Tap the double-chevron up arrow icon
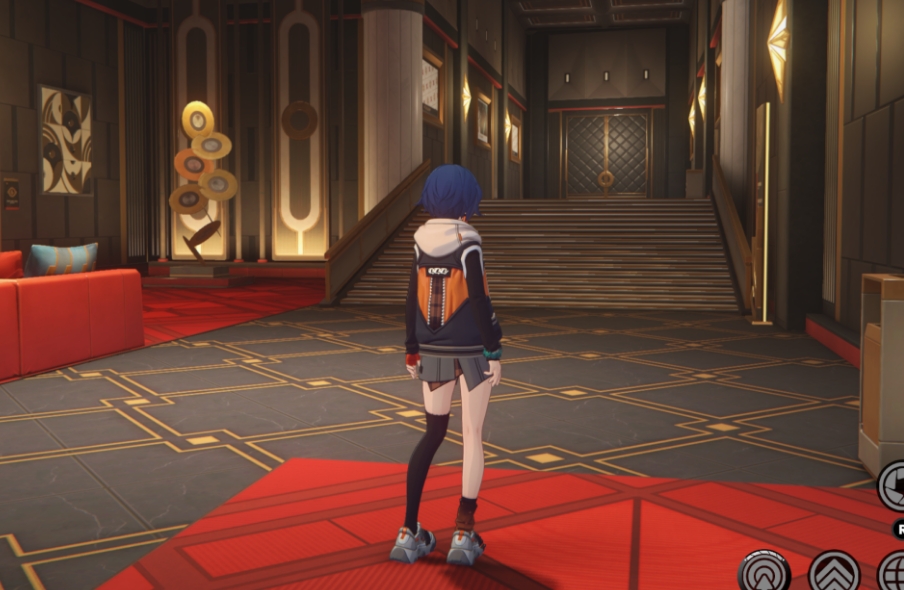Viewport: 904px width, 590px height. 834,572
